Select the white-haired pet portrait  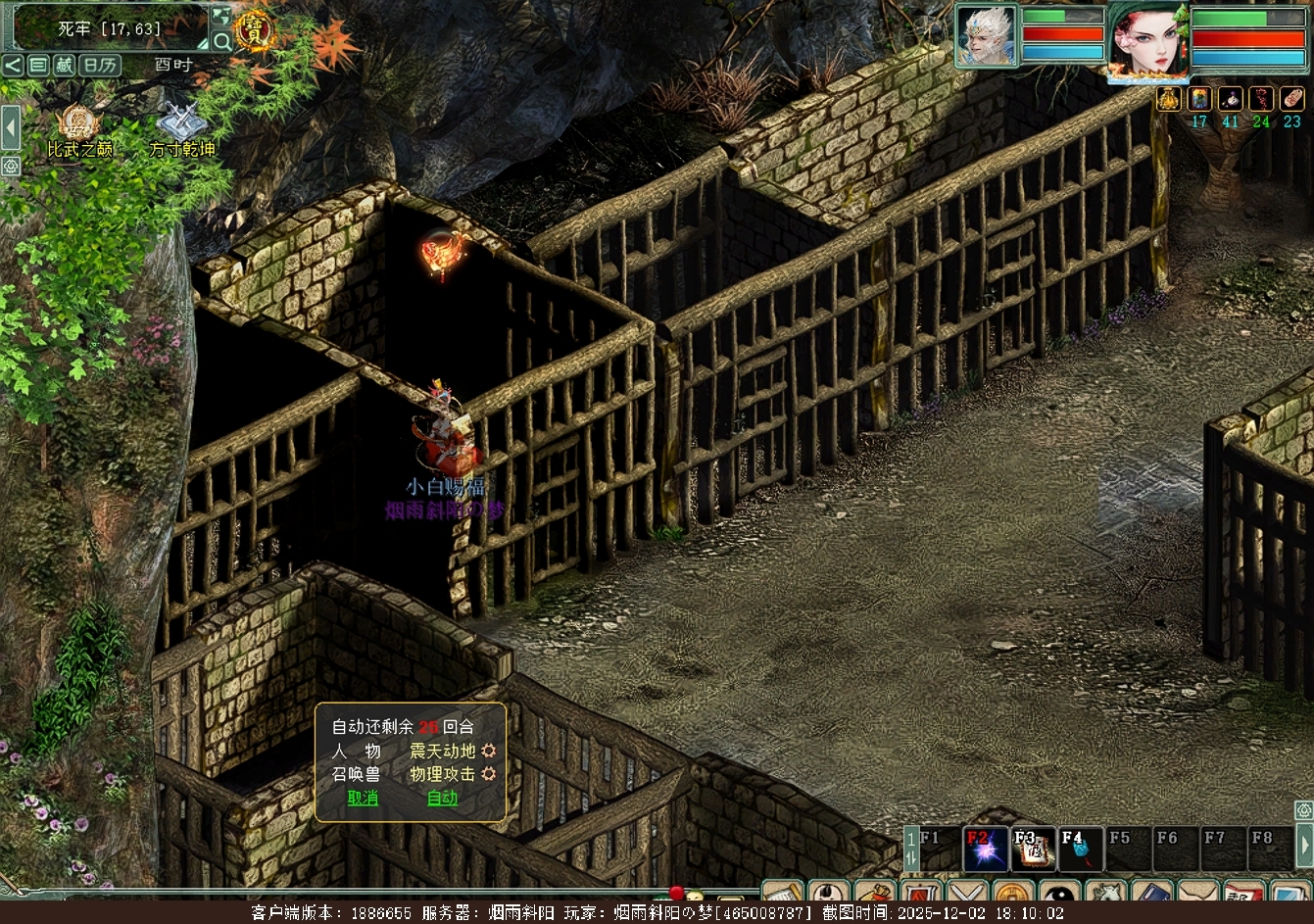click(987, 36)
